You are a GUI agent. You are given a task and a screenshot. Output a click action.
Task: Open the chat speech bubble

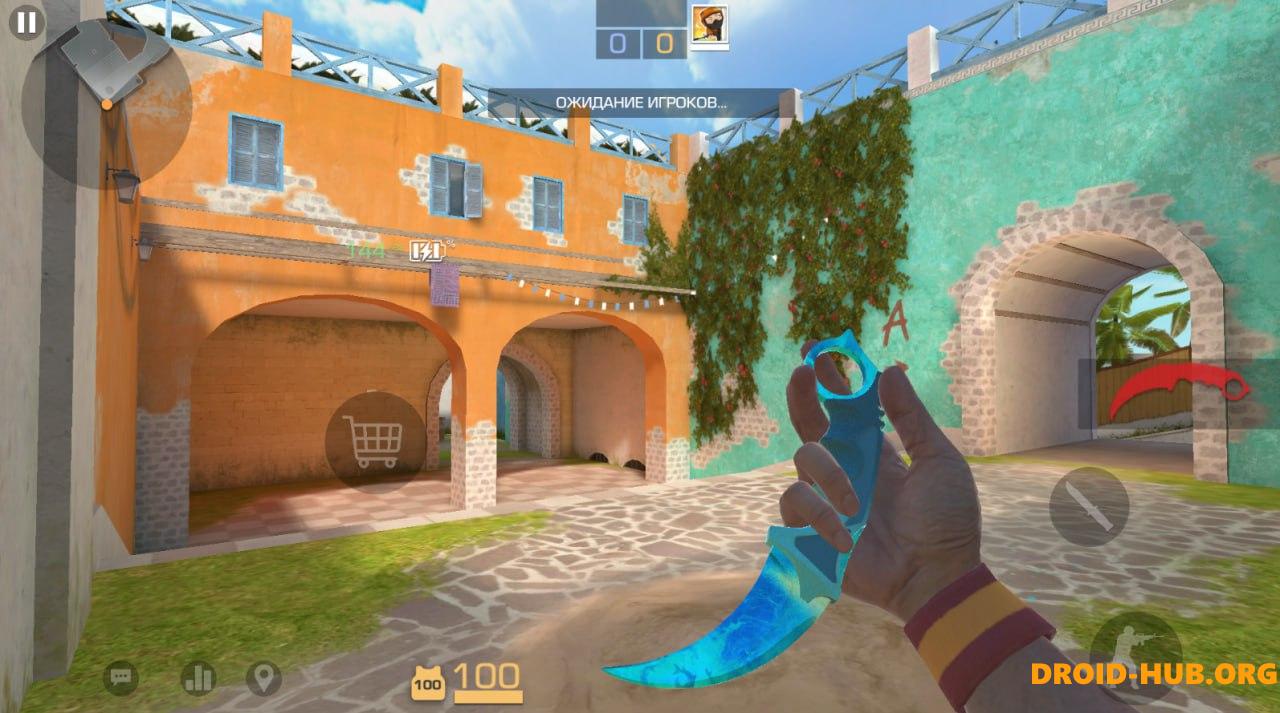121,679
